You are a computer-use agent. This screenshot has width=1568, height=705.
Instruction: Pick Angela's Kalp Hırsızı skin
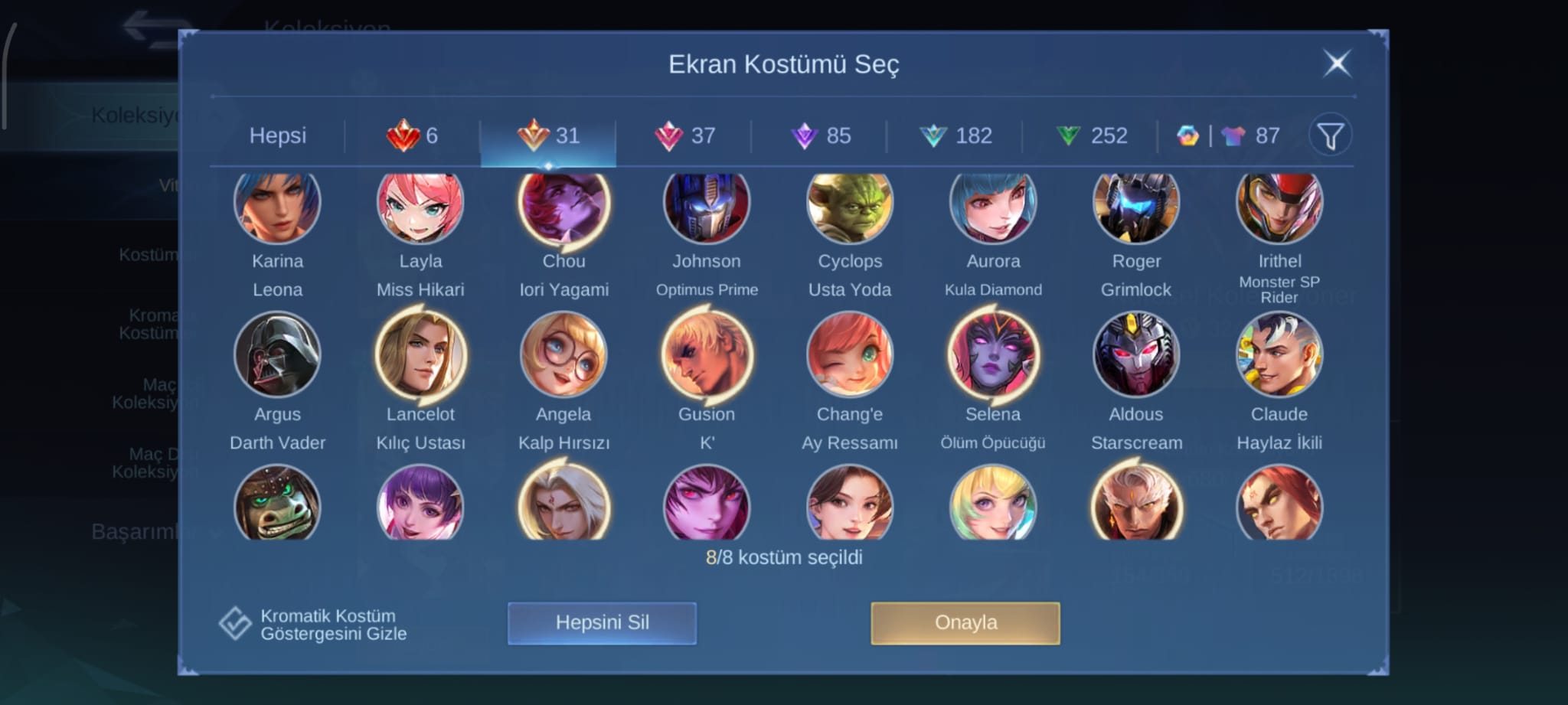click(x=563, y=355)
